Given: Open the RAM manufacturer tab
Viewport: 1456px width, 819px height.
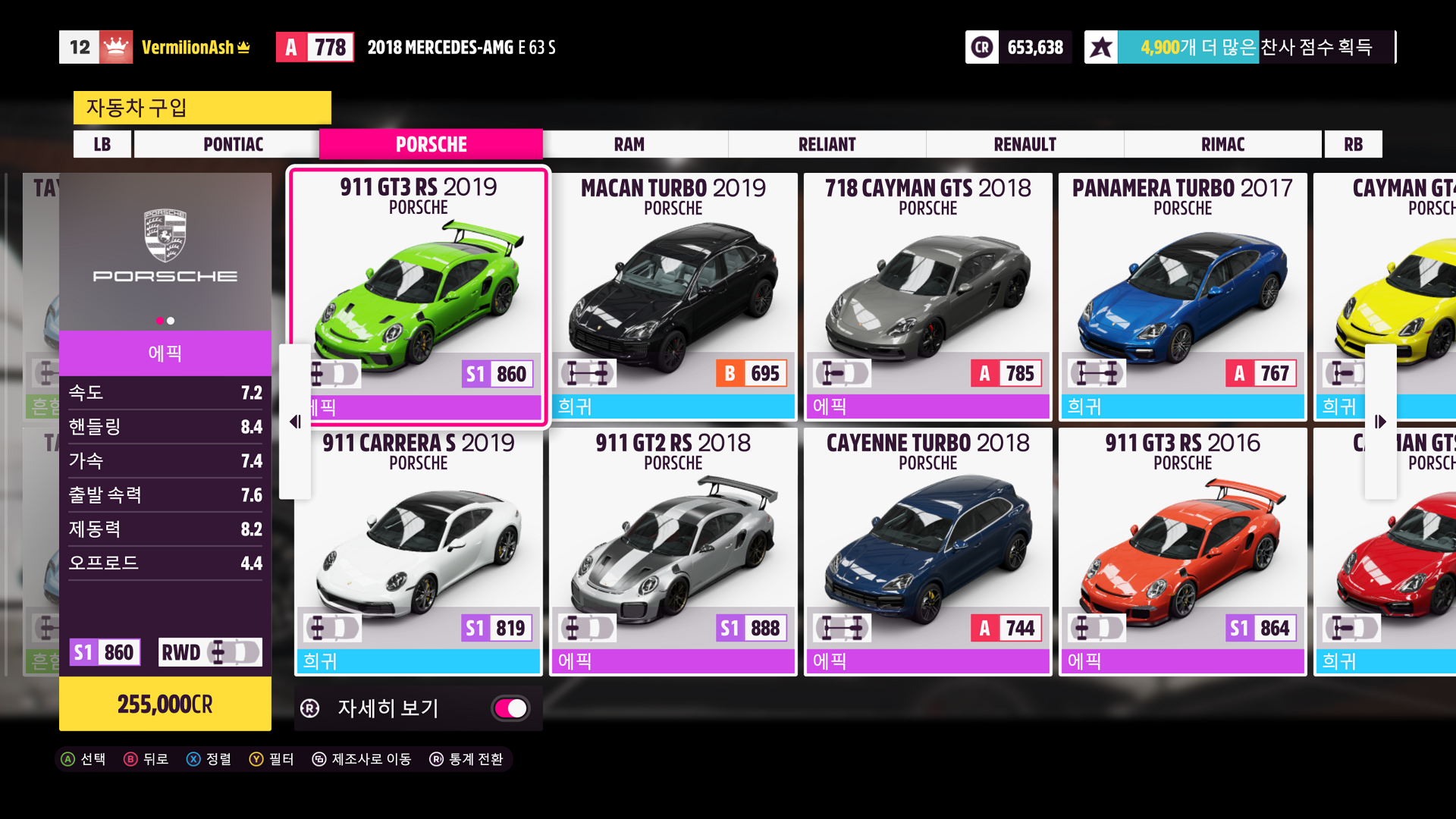Looking at the screenshot, I should point(629,144).
